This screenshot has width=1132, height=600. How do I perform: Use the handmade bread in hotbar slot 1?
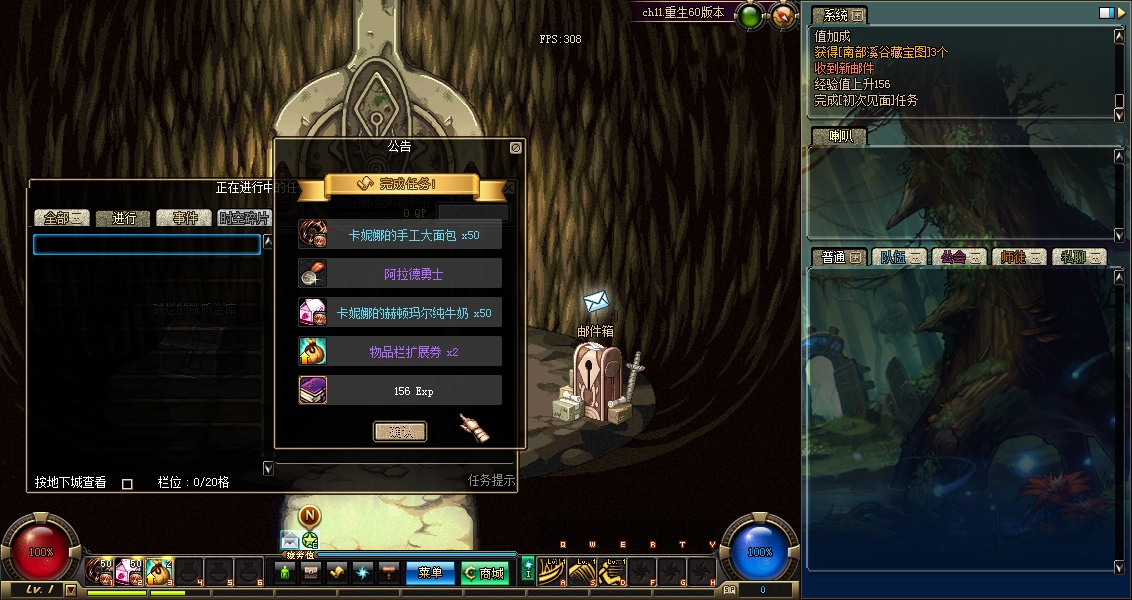pyautogui.click(x=99, y=571)
